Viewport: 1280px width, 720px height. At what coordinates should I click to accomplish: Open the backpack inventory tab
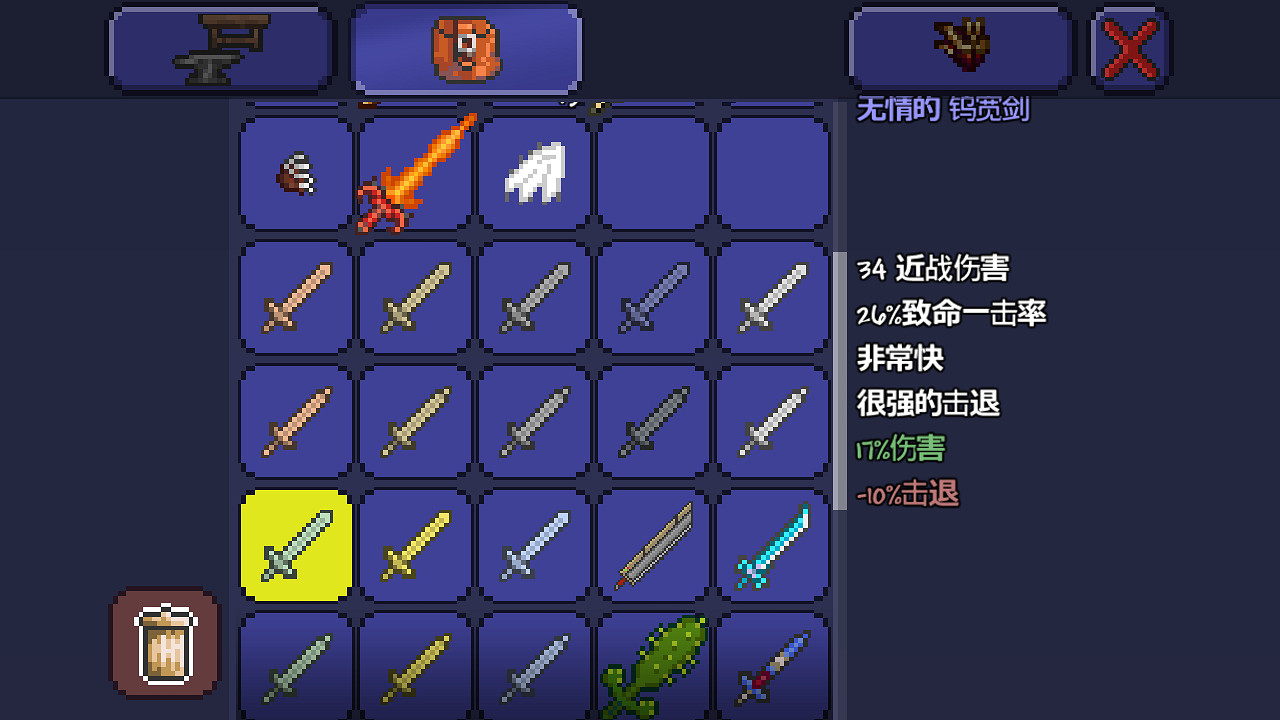465,47
